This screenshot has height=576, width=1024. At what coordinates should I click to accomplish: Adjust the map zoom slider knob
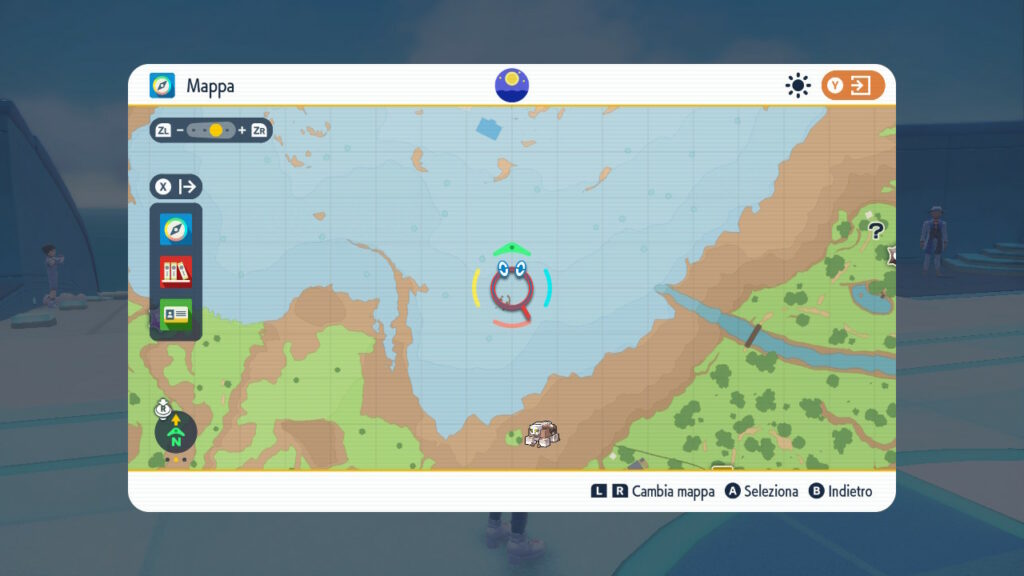pos(216,130)
